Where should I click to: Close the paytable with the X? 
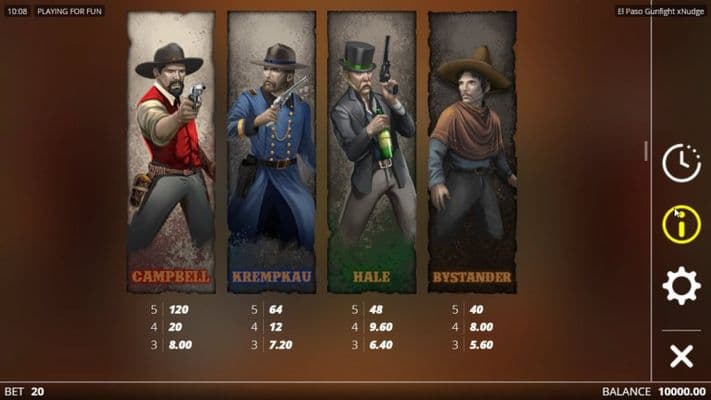pos(681,355)
